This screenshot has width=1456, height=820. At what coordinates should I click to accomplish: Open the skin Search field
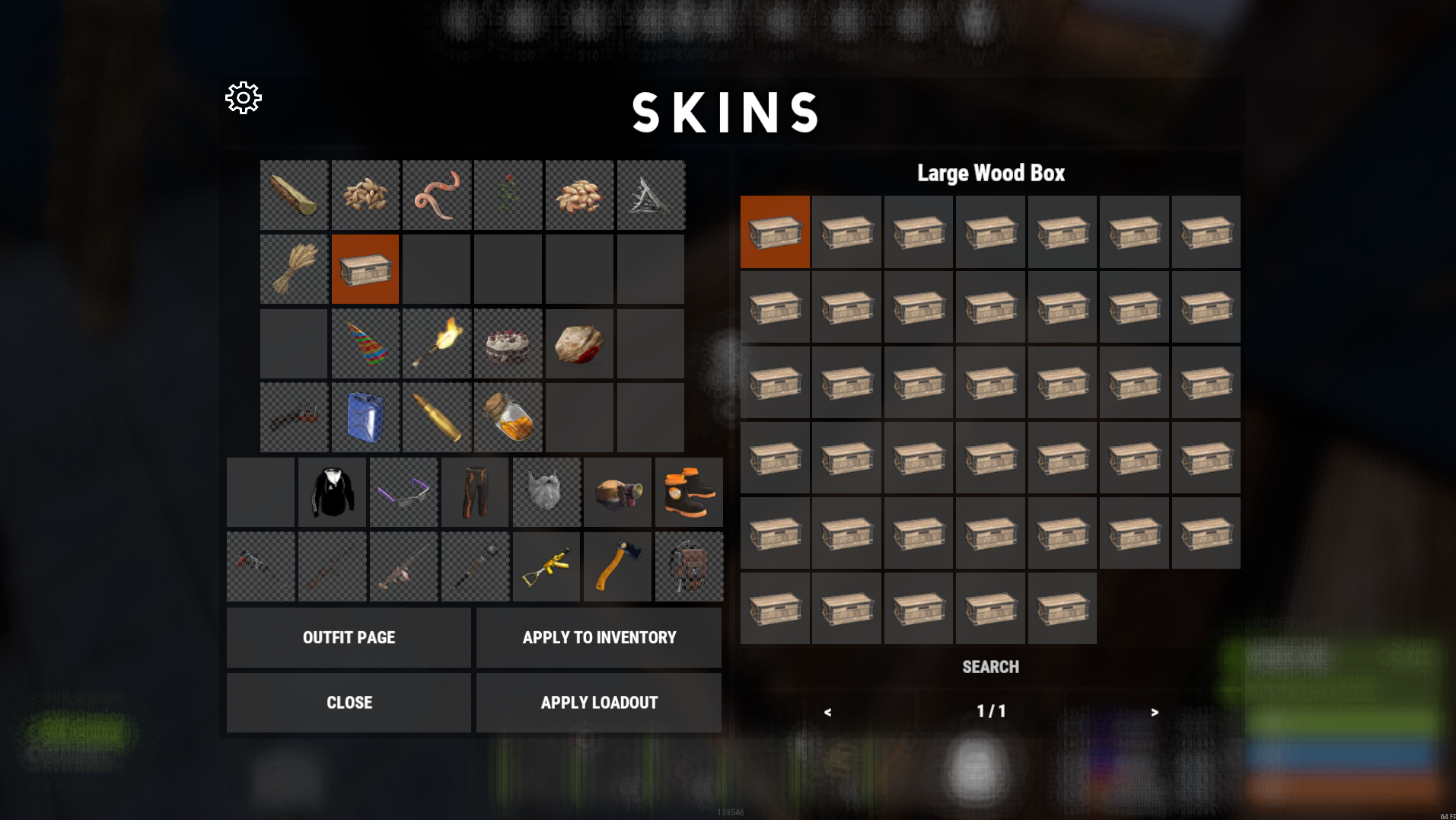pos(990,667)
